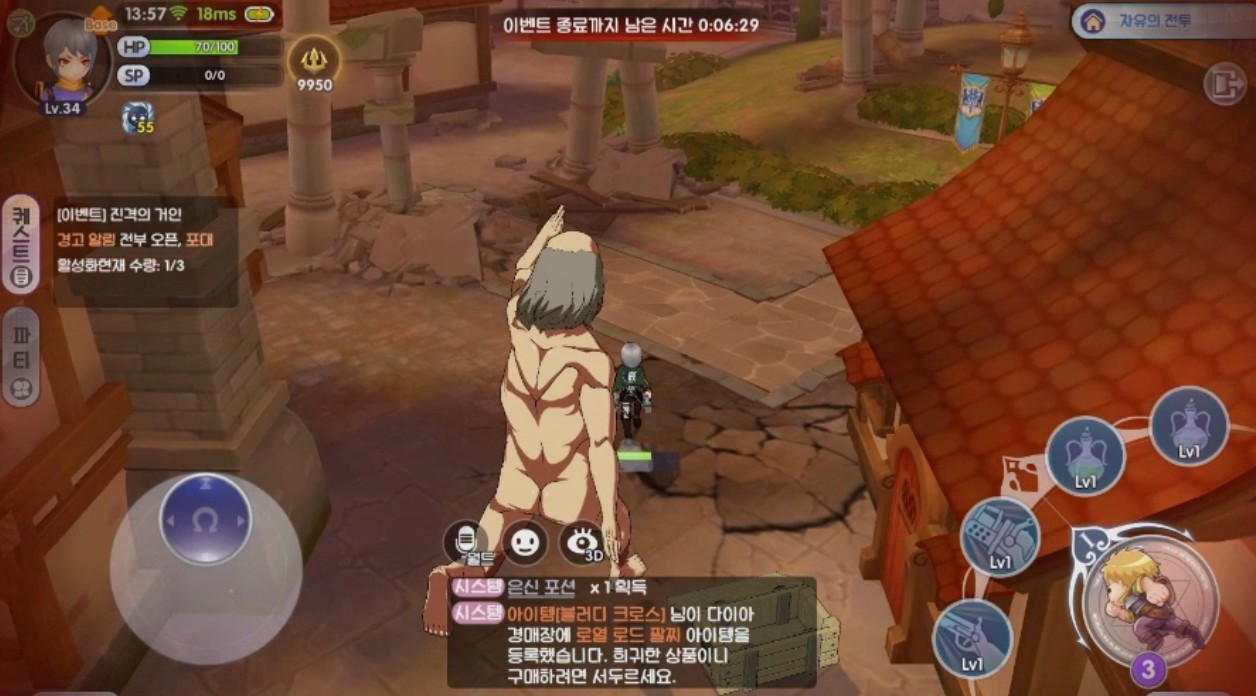
Task: Click the bow class icon beside portrait
Action: pos(20,21)
